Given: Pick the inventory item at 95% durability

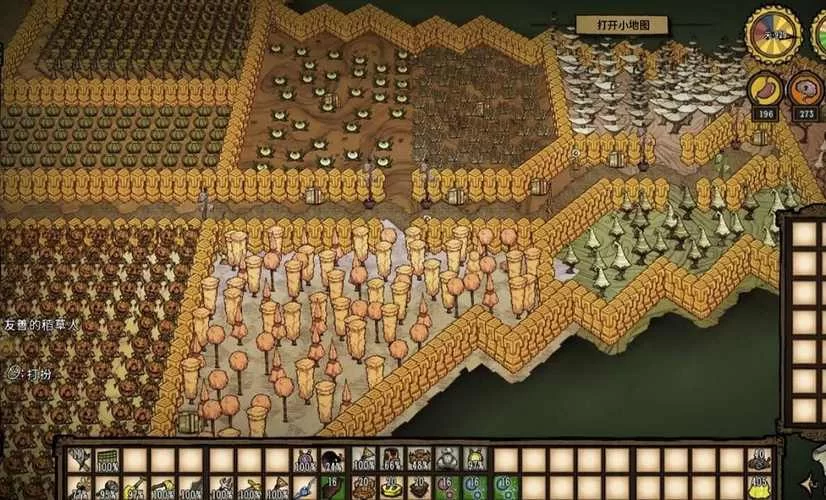Looking at the screenshot, I should click(x=106, y=489).
